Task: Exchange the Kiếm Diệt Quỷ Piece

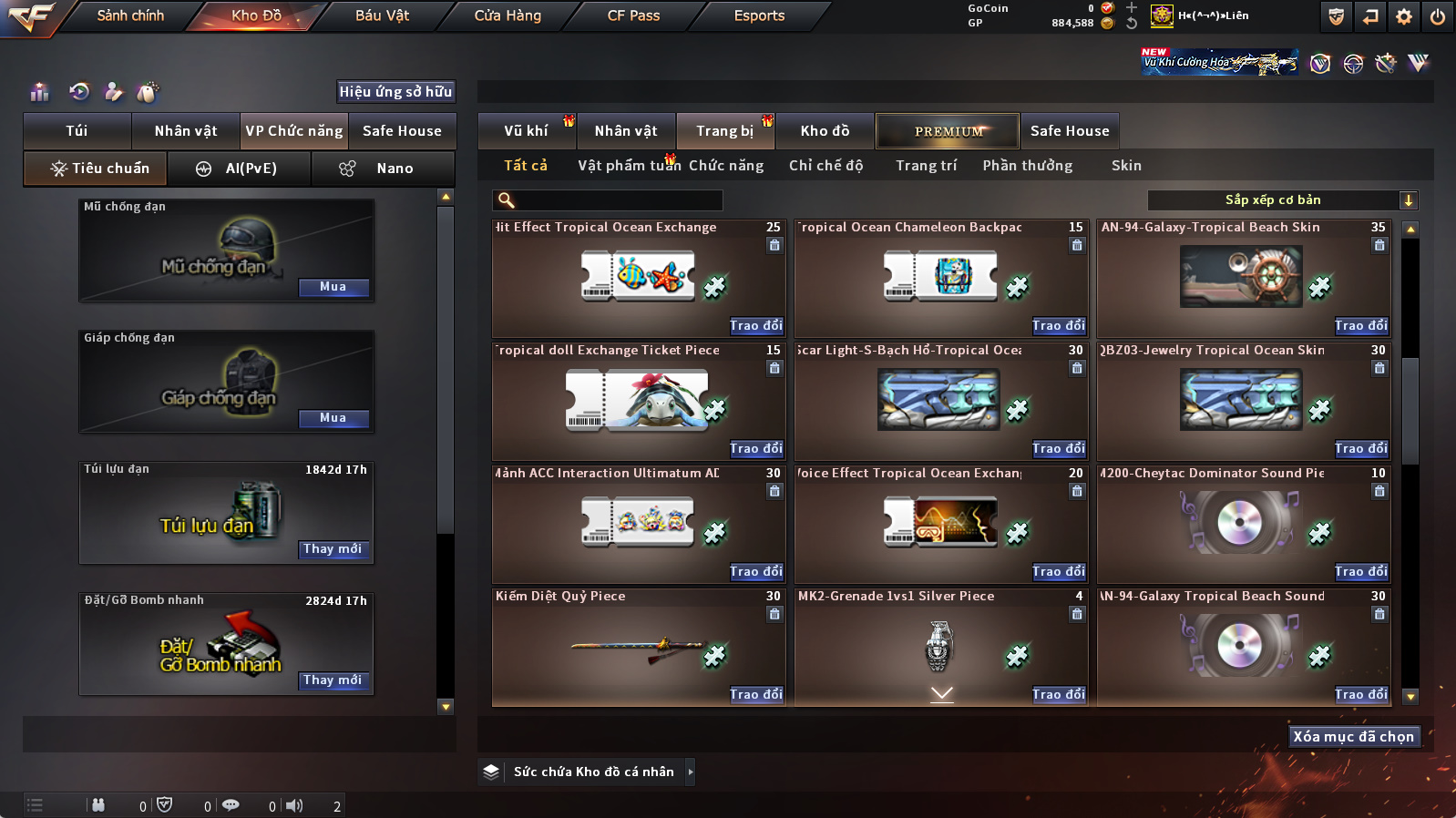Action: 755,695
